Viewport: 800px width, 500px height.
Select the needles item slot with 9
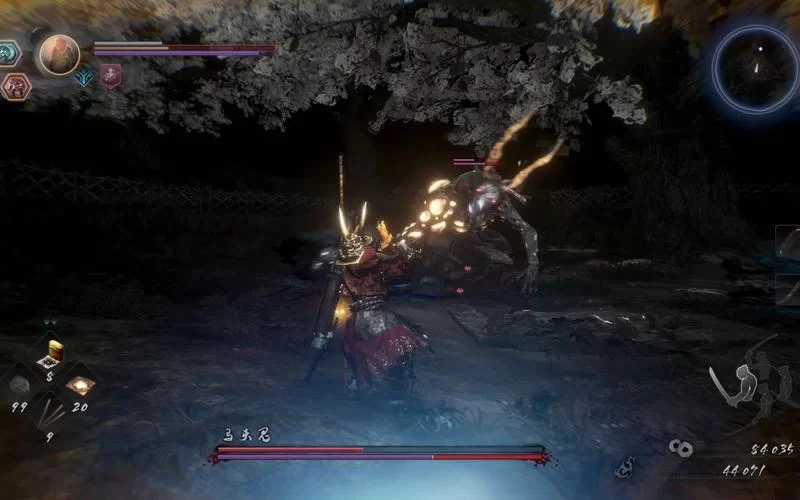pos(48,410)
